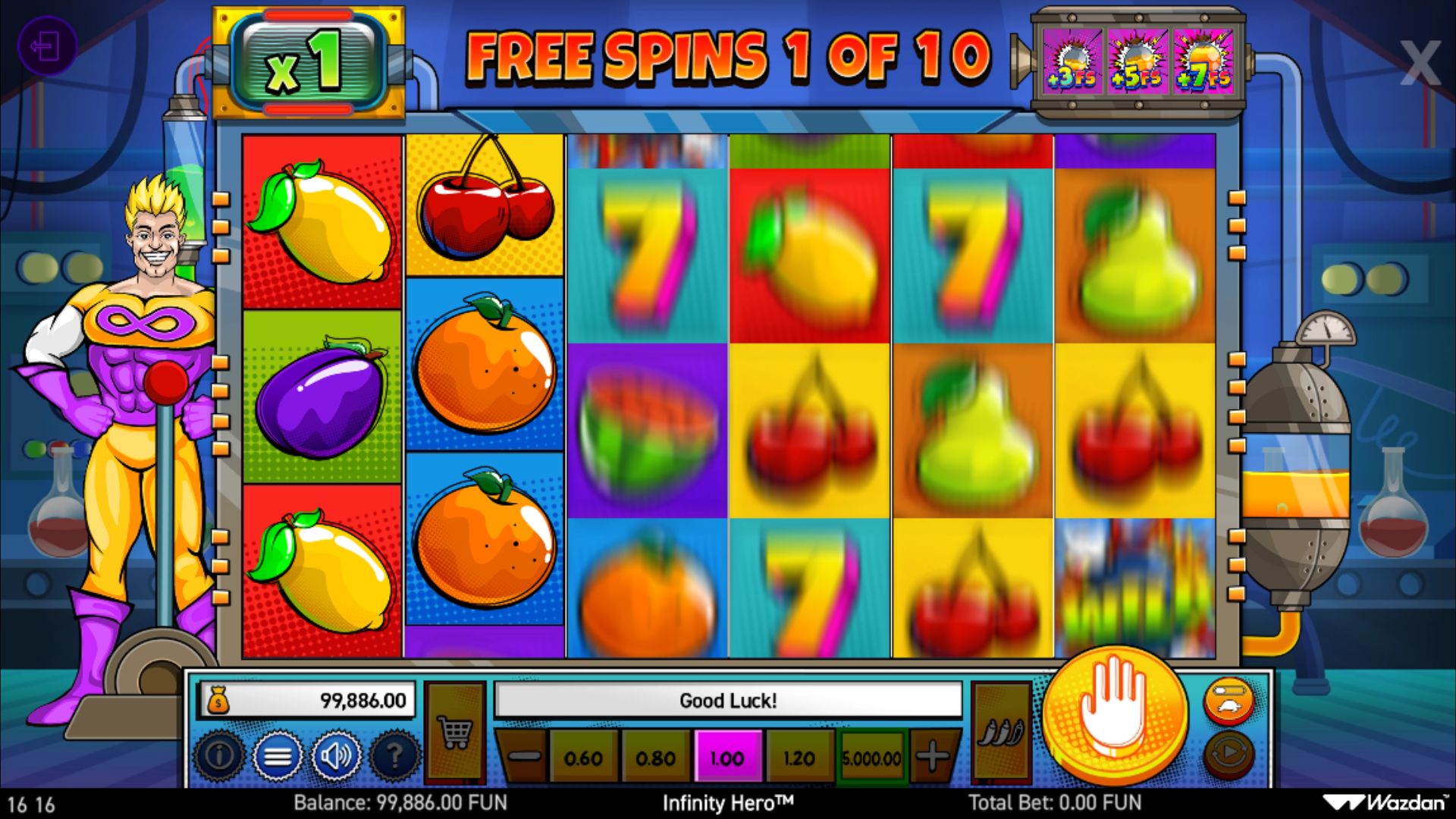
Task: Activate the autoplay button
Action: pyautogui.click(x=1228, y=755)
